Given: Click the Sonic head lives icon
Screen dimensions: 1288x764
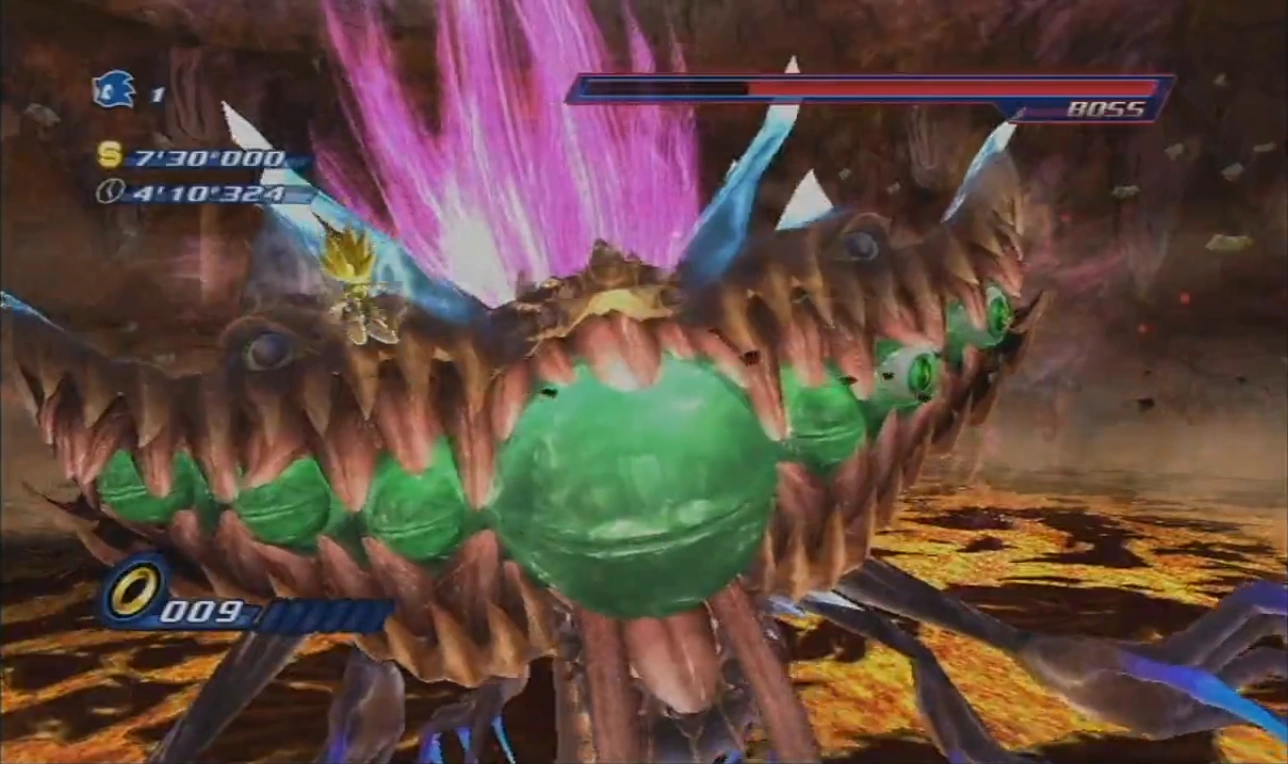Looking at the screenshot, I should [113, 90].
